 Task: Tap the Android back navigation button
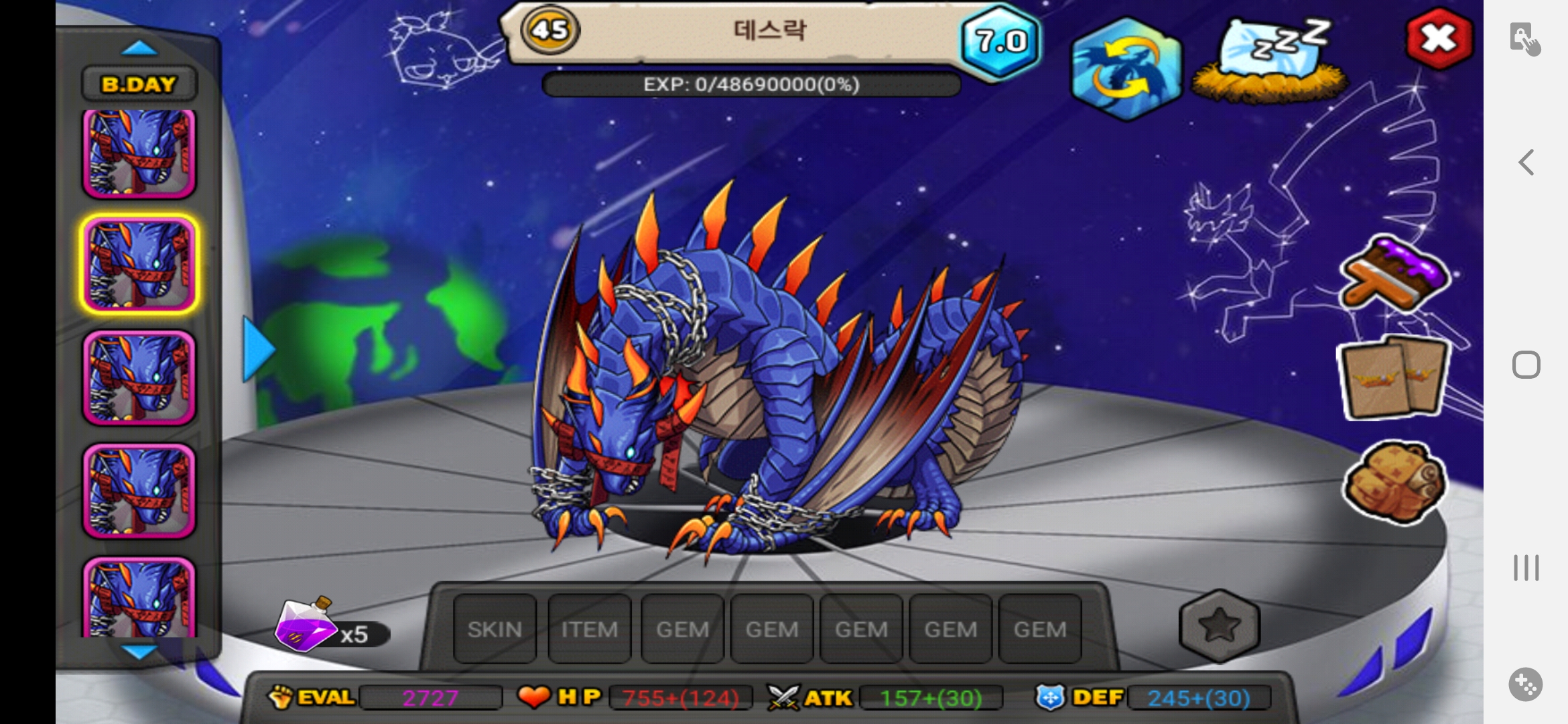click(1526, 162)
